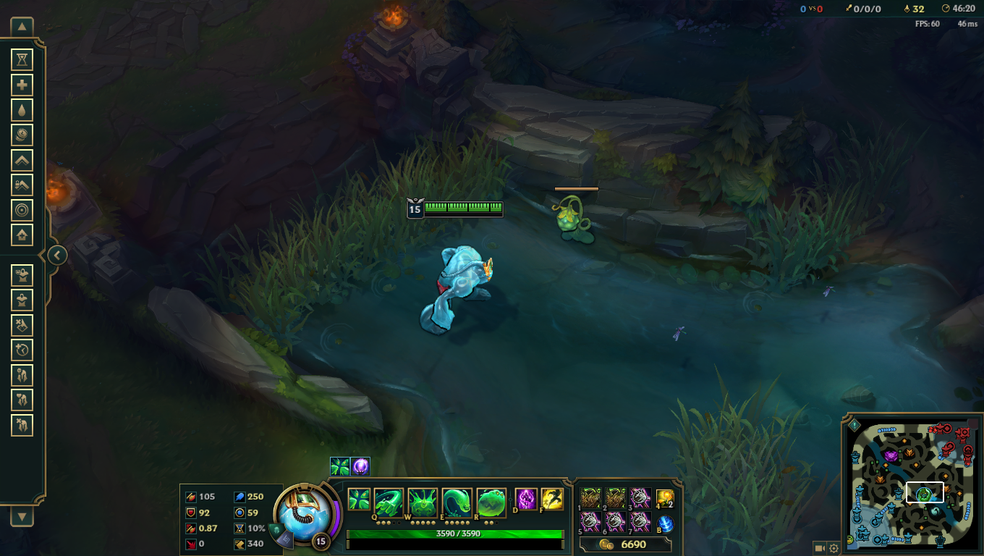Cast the purple D summoner spell
Image resolution: width=984 pixels, height=556 pixels.
coord(526,499)
